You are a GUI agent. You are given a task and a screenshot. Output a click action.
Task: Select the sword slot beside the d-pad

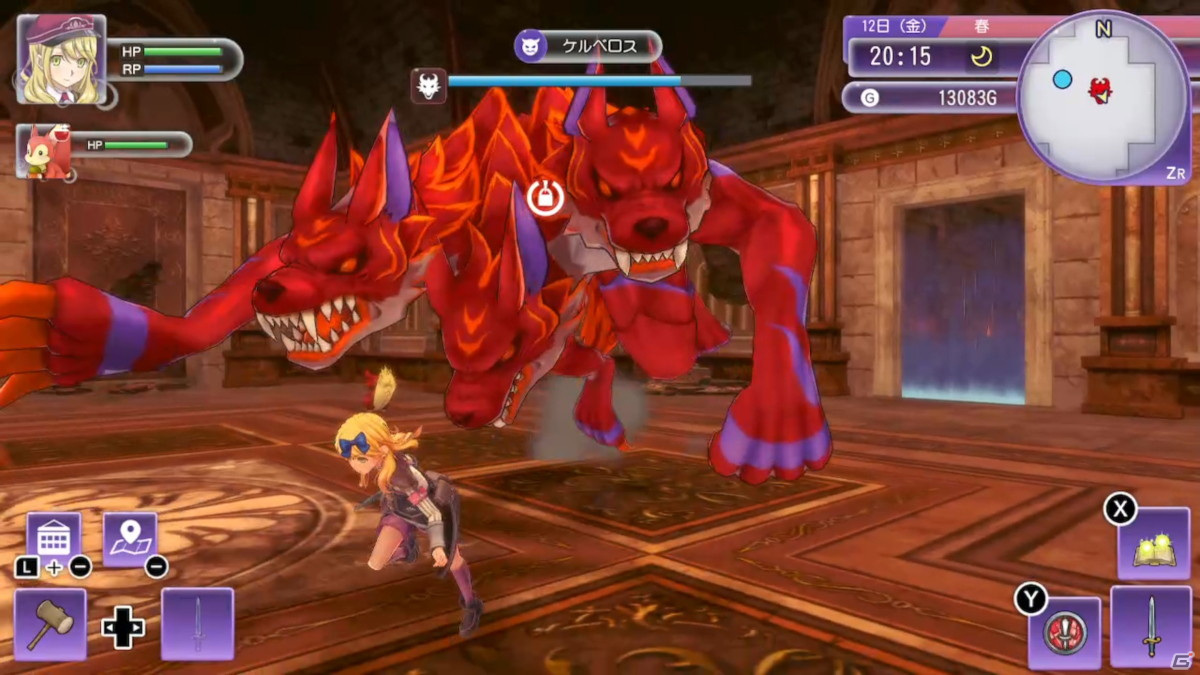[197, 624]
